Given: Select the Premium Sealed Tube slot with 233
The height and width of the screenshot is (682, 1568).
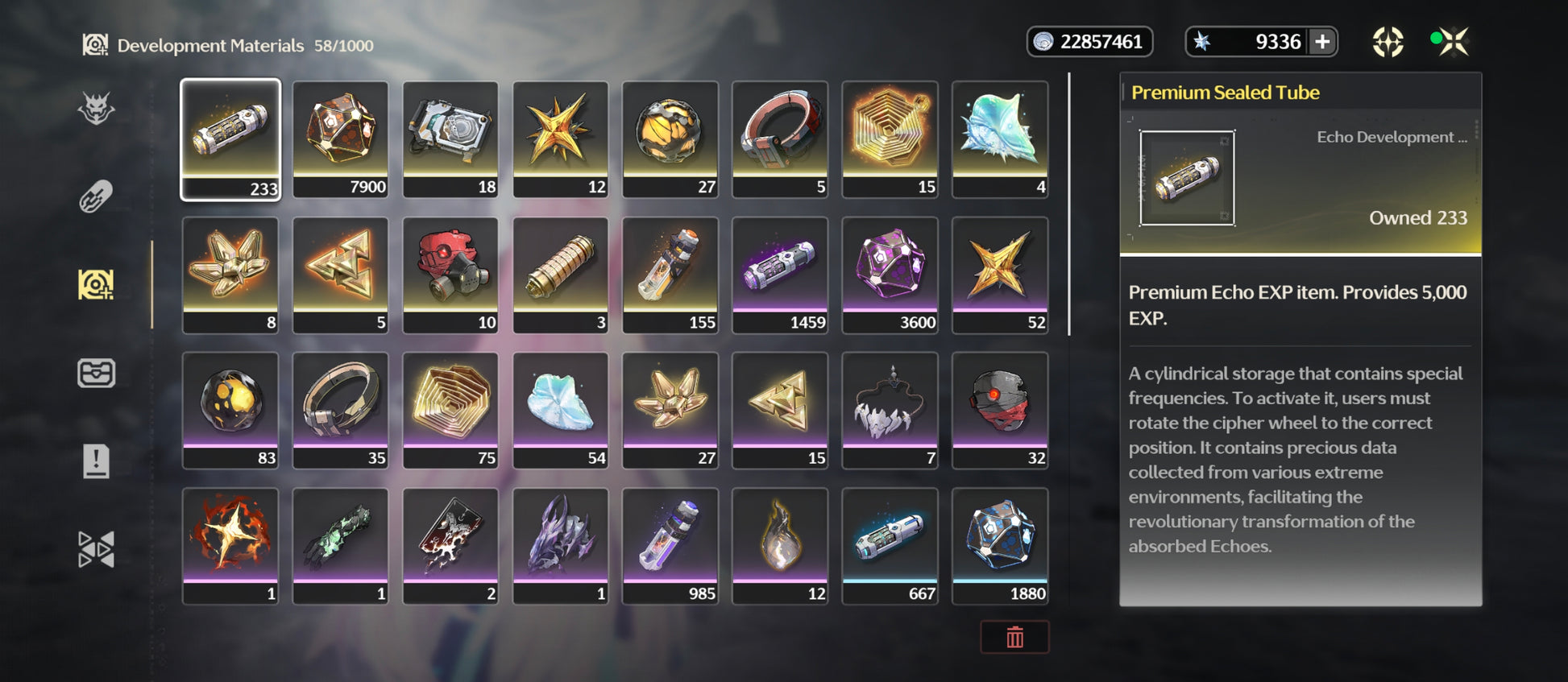Looking at the screenshot, I should tap(230, 138).
